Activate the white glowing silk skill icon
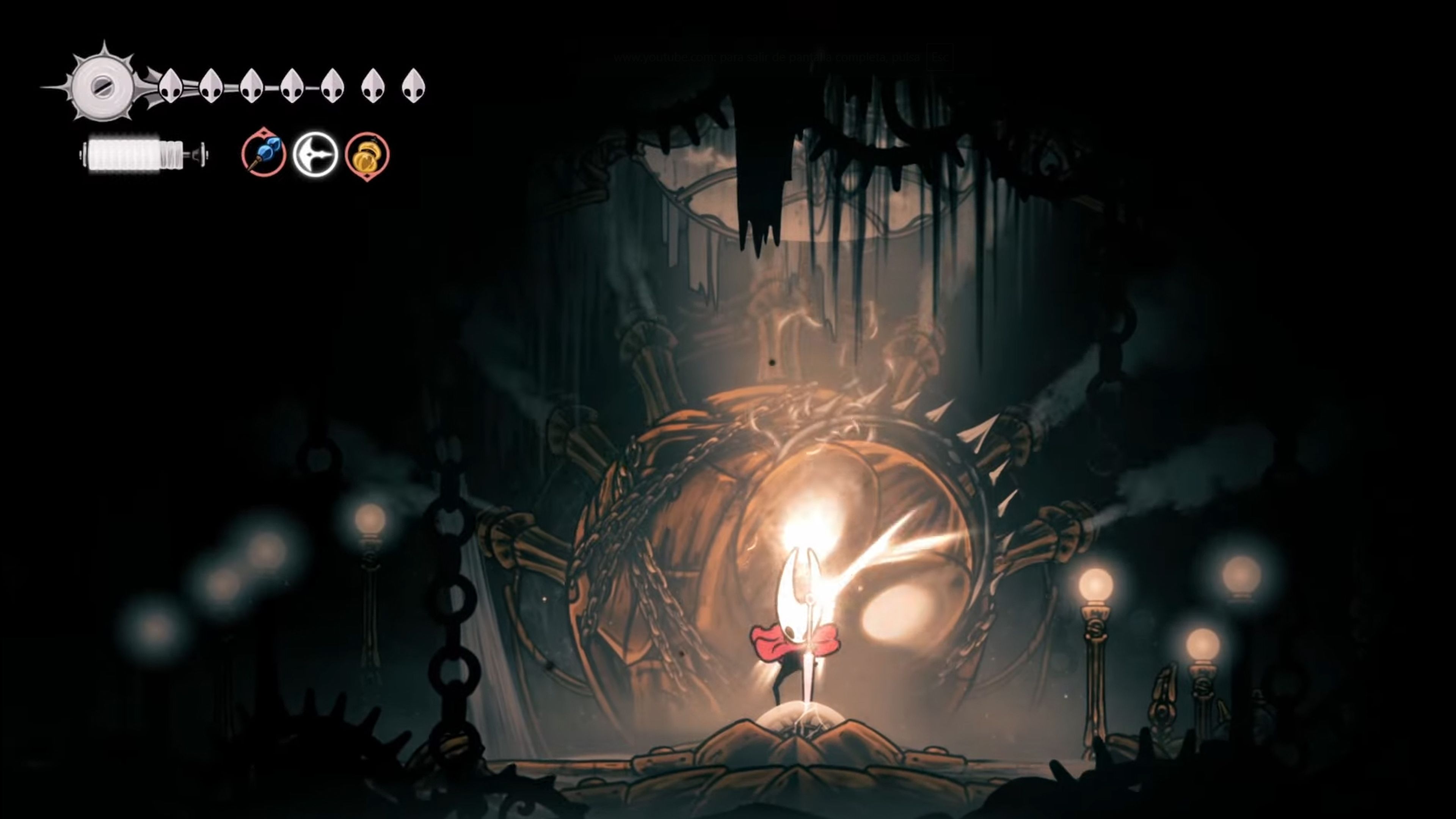This screenshot has width=1456, height=819. pyautogui.click(x=315, y=154)
